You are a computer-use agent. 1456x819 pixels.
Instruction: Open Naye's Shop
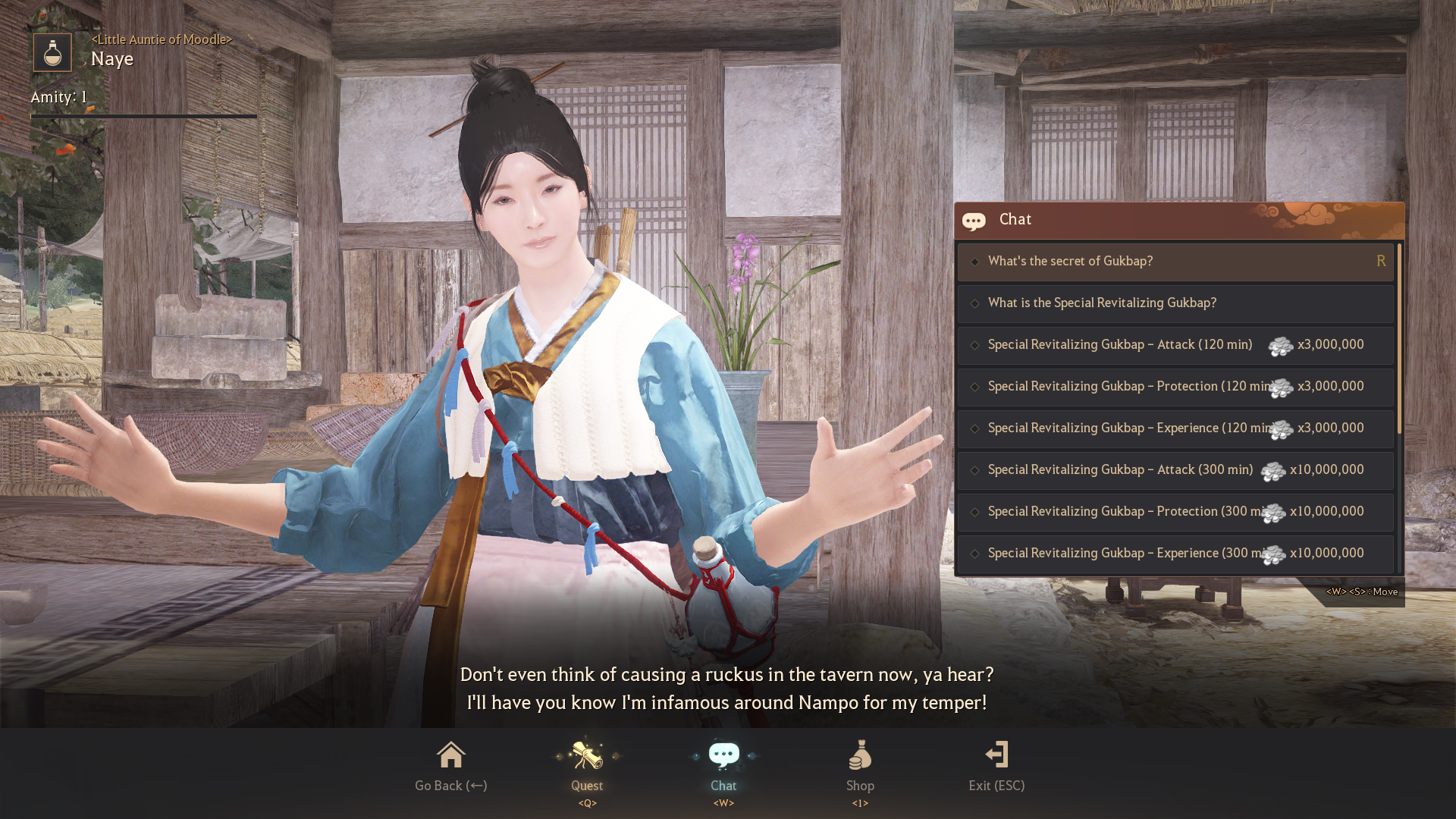[860, 766]
